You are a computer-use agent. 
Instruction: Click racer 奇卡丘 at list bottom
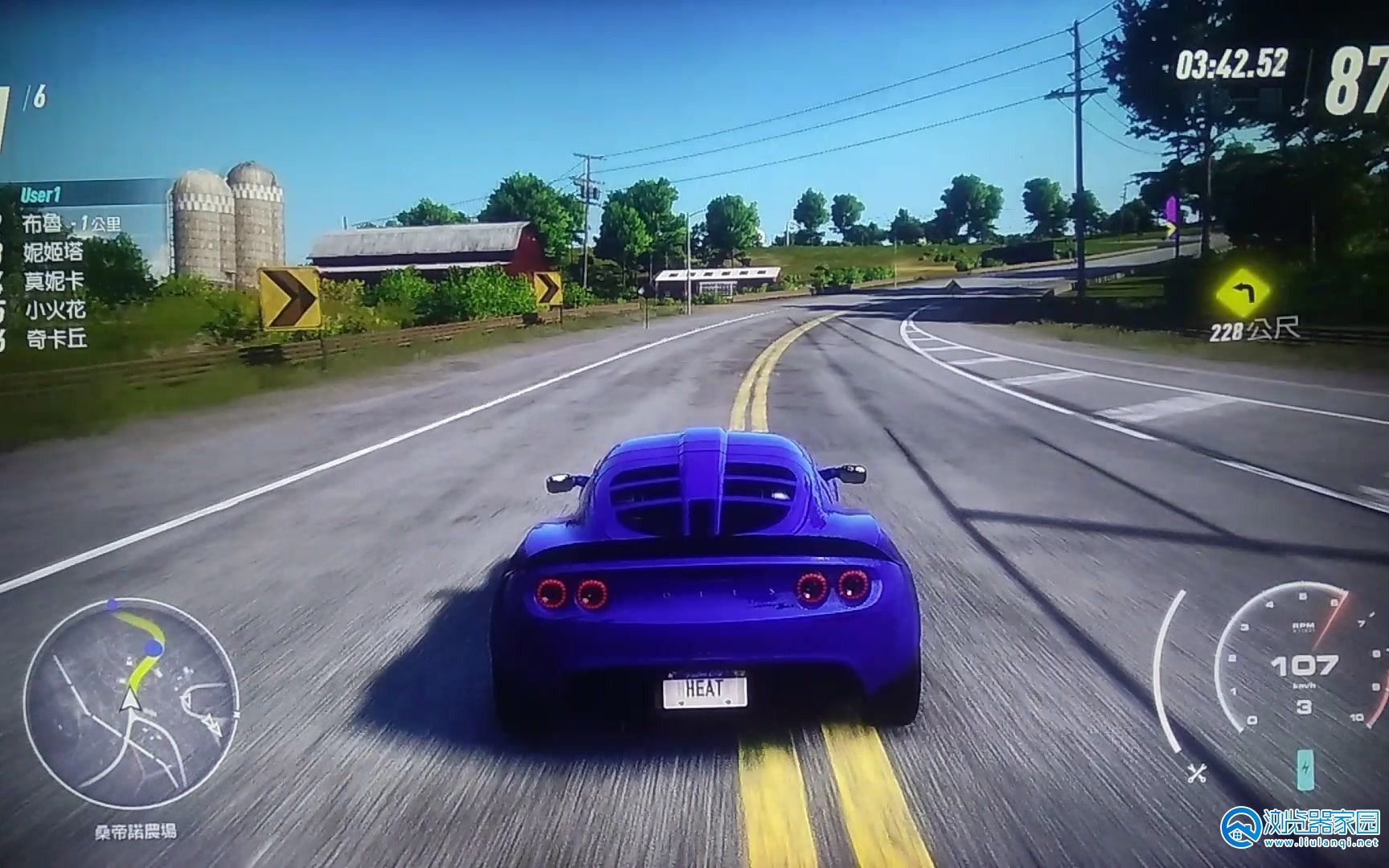tap(55, 338)
